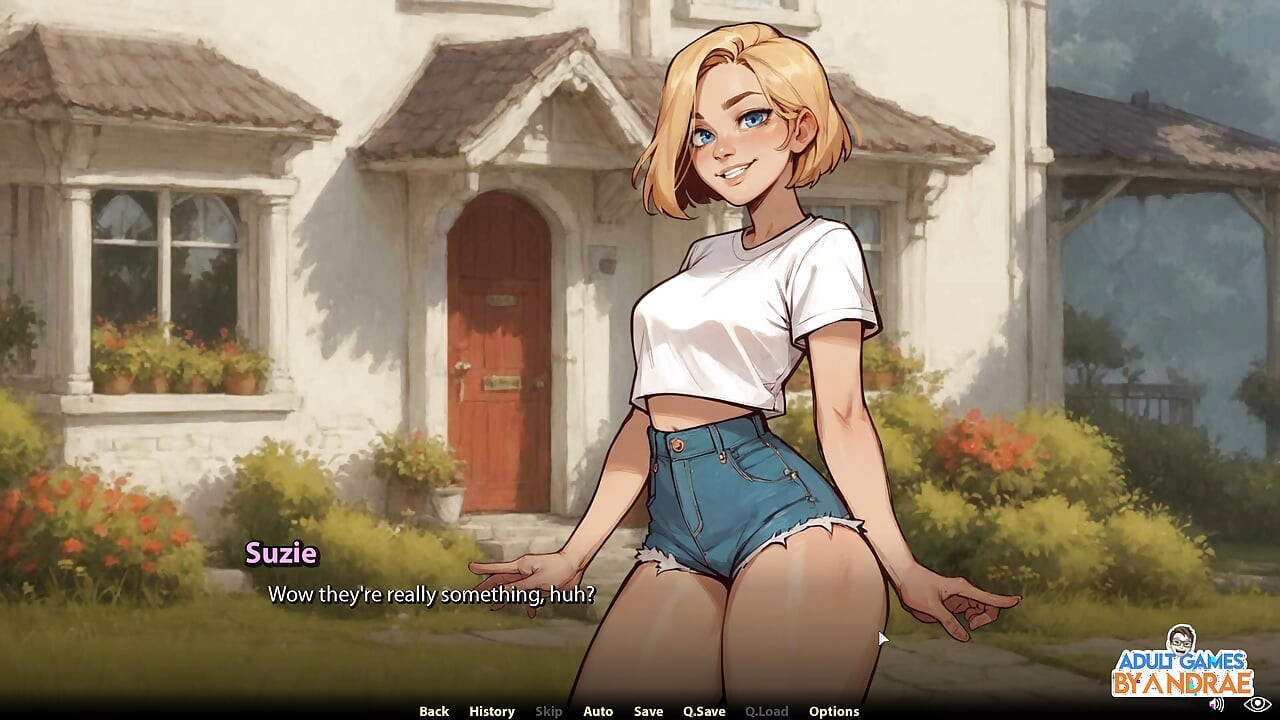Image resolution: width=1280 pixels, height=720 pixels.
Task: Toggle Auto-advance mode
Action: pyautogui.click(x=598, y=711)
